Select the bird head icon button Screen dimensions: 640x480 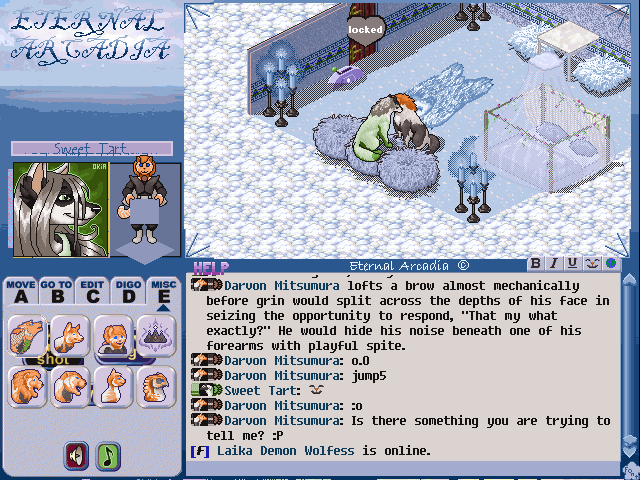[156, 386]
